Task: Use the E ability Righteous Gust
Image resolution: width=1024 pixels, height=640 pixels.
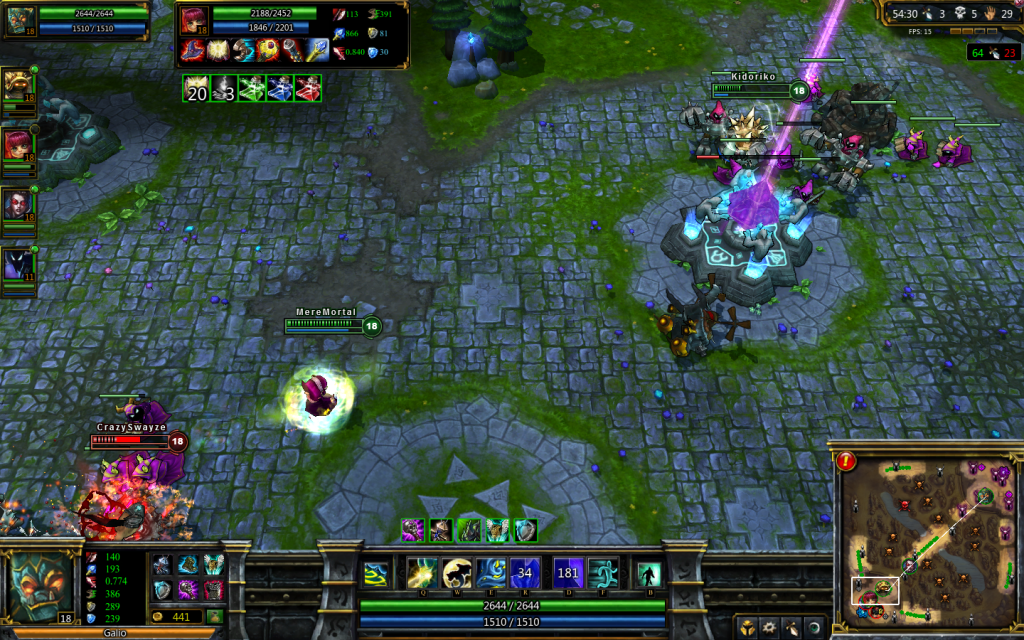Action: point(492,573)
